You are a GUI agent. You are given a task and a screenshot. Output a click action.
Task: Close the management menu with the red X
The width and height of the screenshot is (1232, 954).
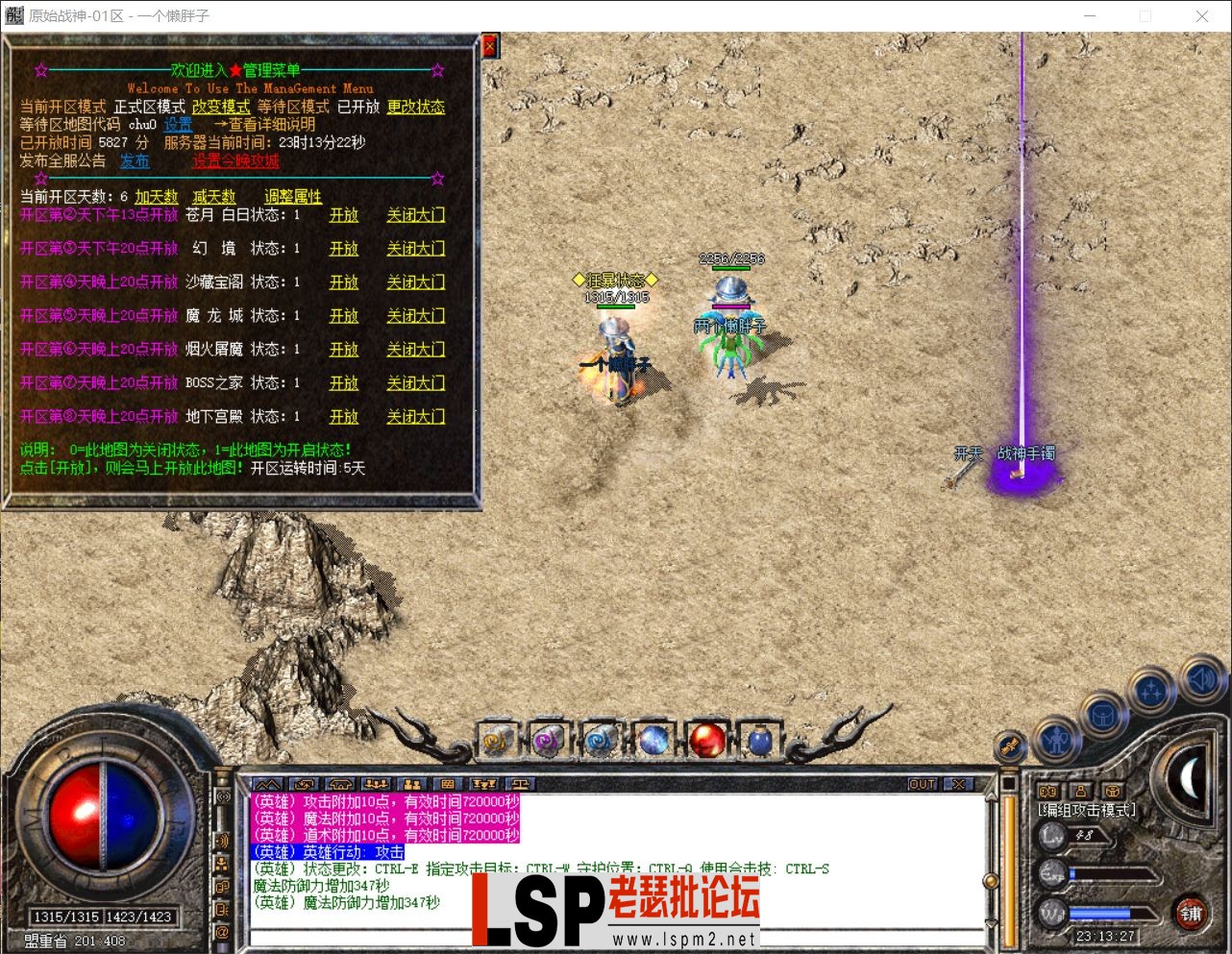tap(489, 45)
